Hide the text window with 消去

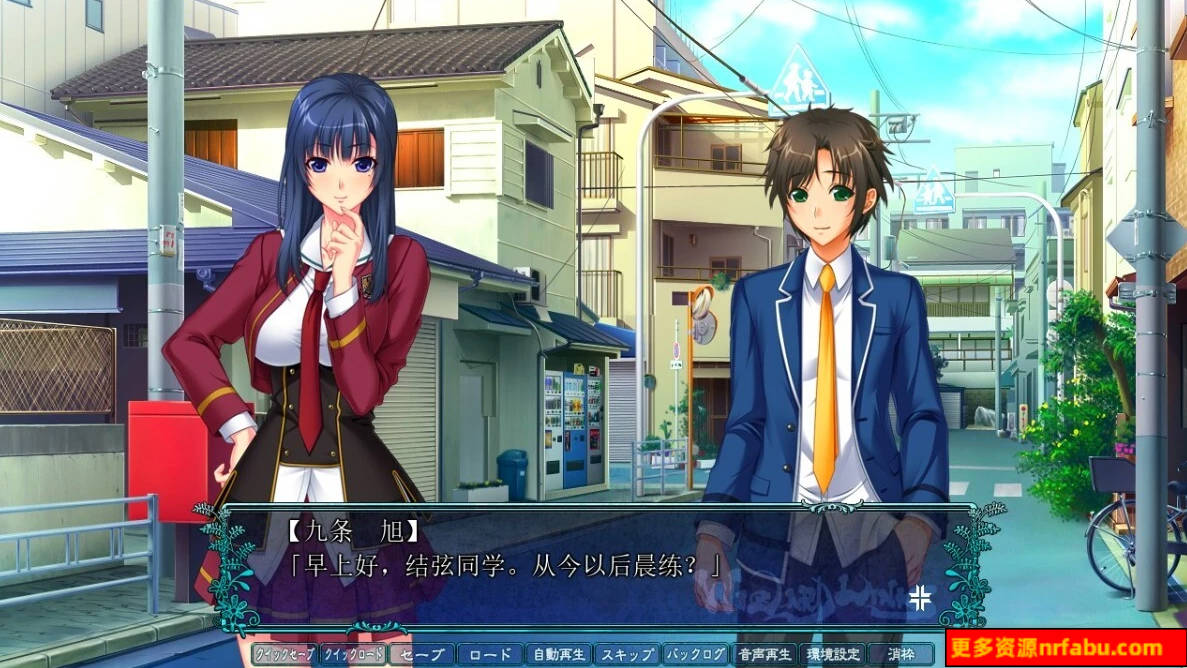[902, 655]
